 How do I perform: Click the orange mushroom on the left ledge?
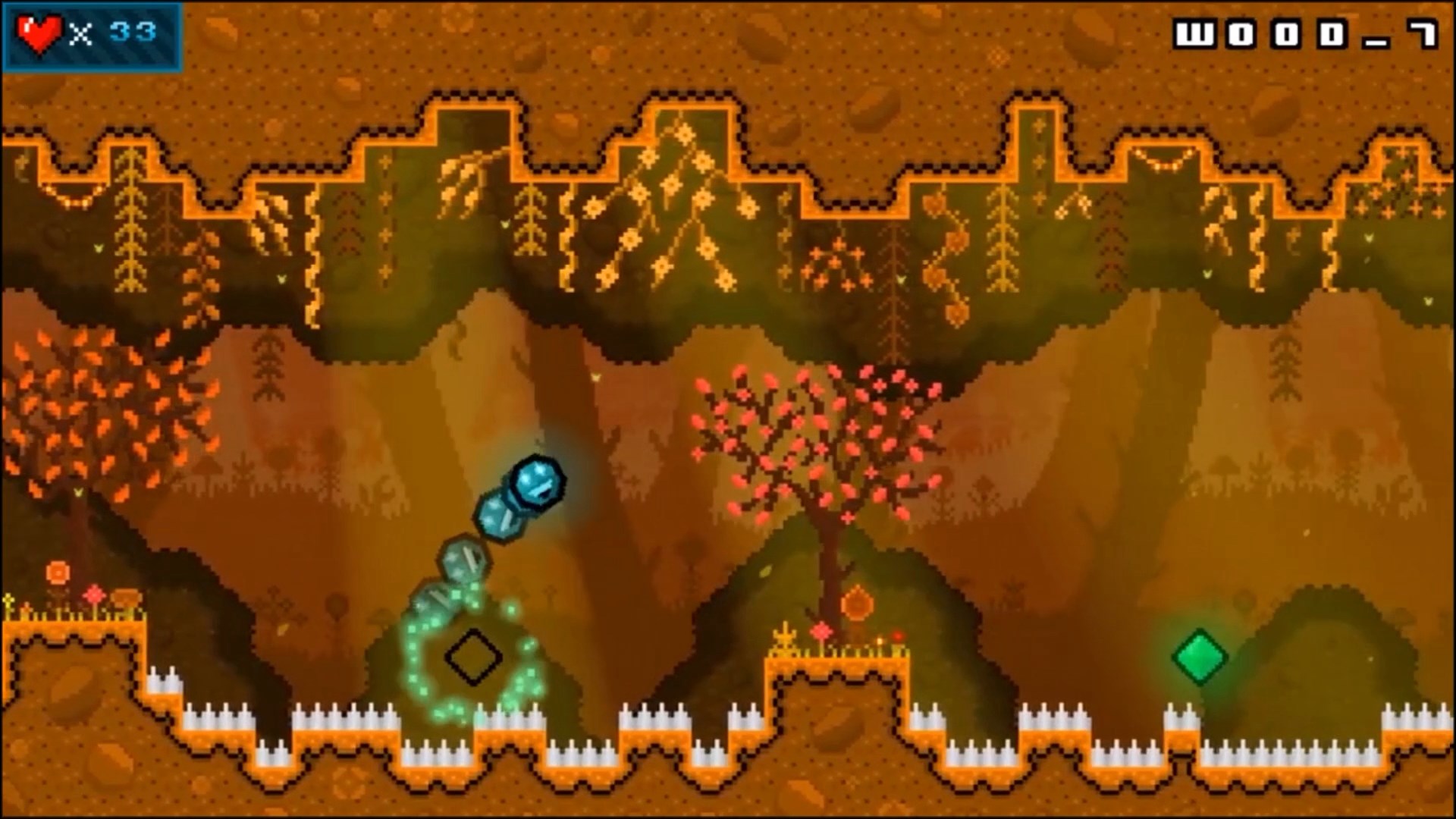pyautogui.click(x=127, y=599)
